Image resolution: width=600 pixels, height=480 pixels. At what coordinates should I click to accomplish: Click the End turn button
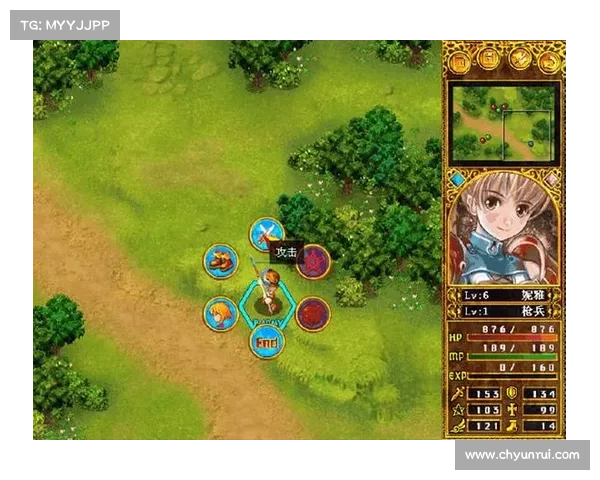tap(266, 341)
